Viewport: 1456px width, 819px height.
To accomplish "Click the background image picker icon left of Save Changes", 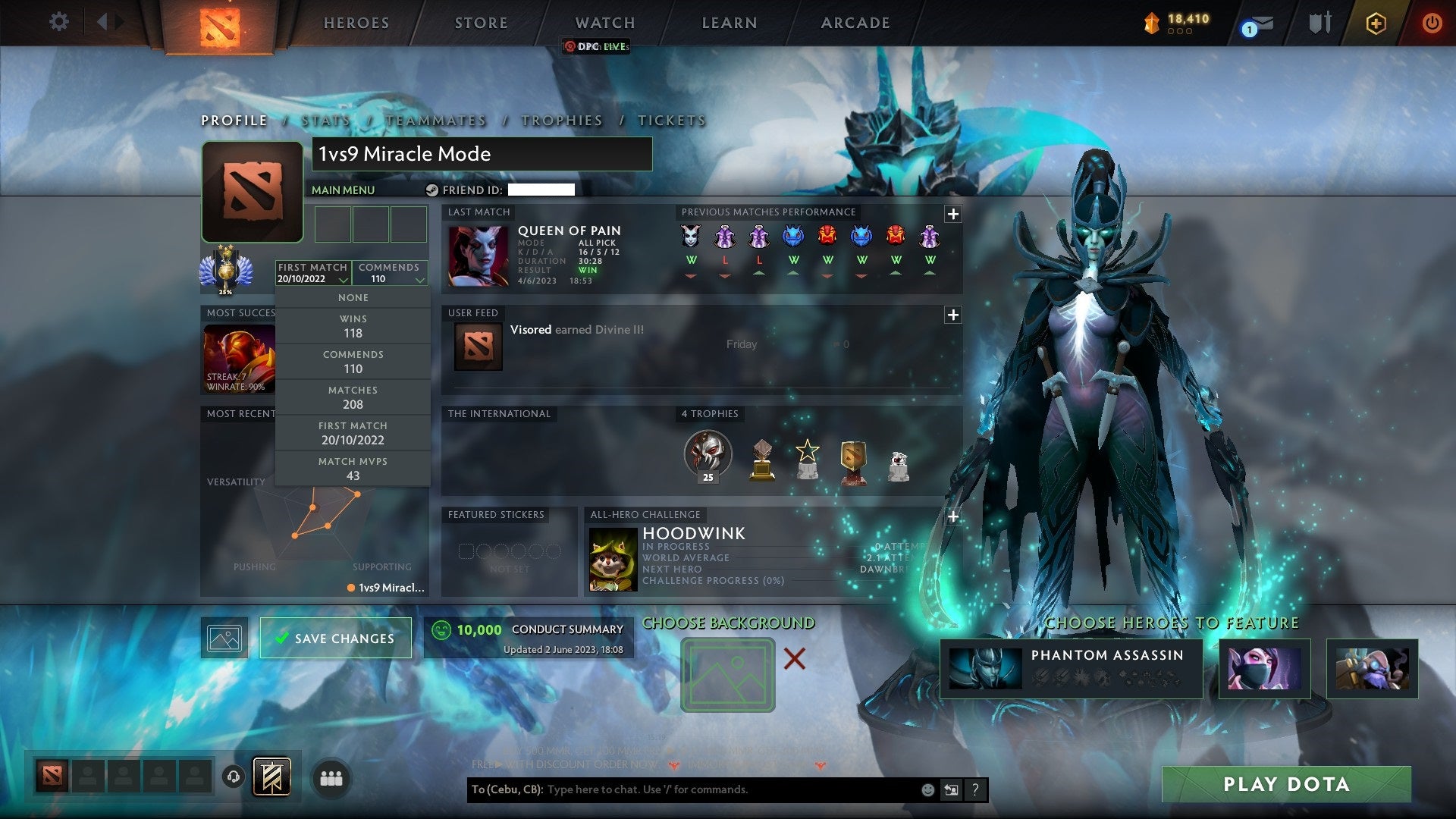I will click(x=224, y=638).
